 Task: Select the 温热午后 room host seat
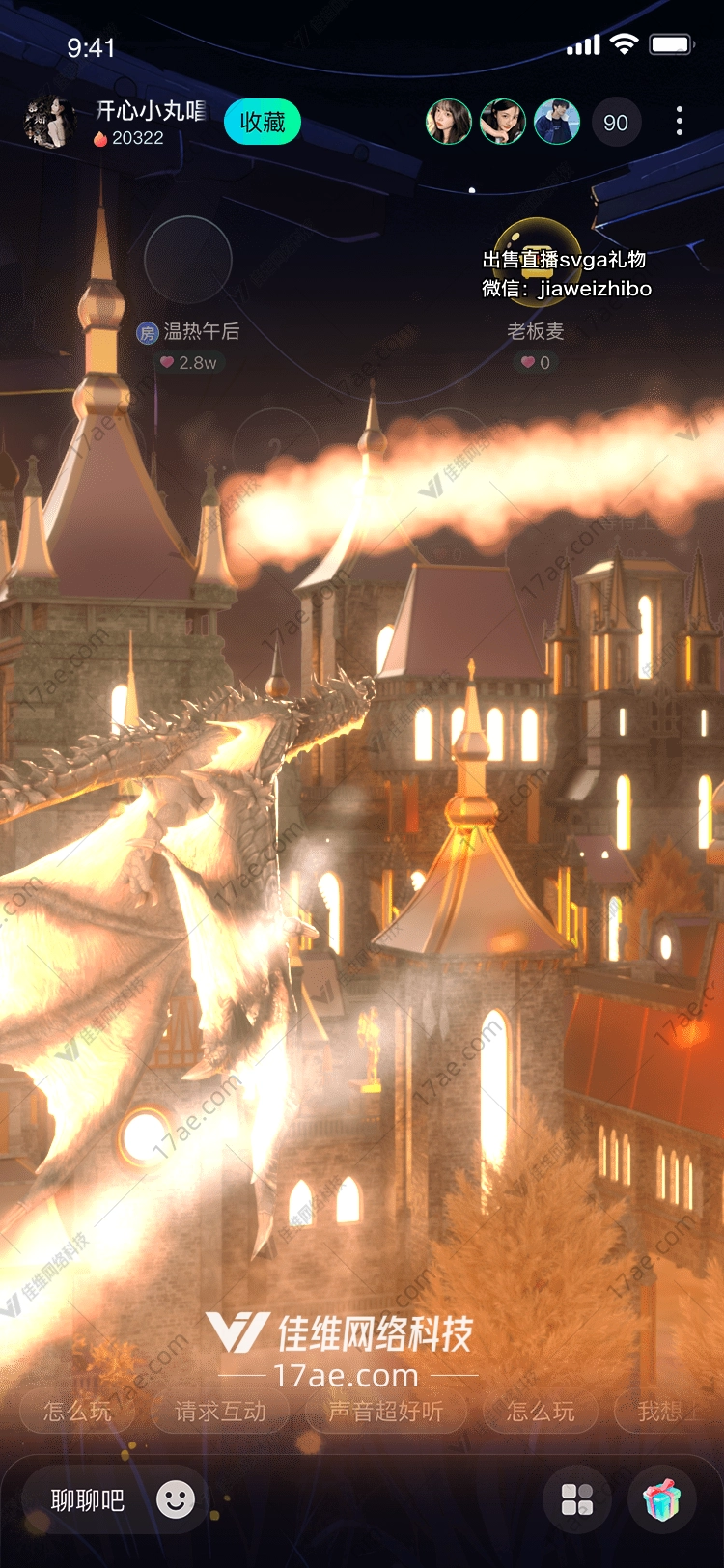(188, 260)
